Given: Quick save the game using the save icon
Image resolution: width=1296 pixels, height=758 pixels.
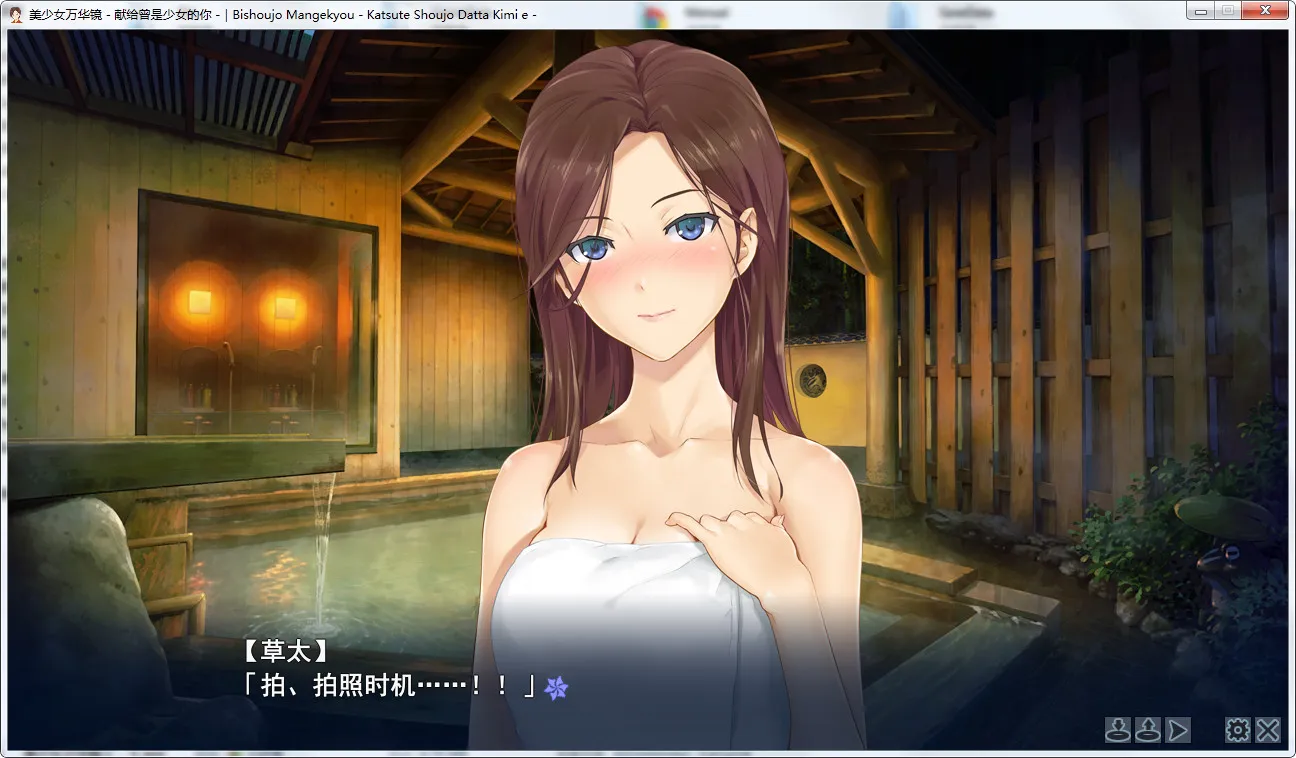Looking at the screenshot, I should click(x=1117, y=730).
